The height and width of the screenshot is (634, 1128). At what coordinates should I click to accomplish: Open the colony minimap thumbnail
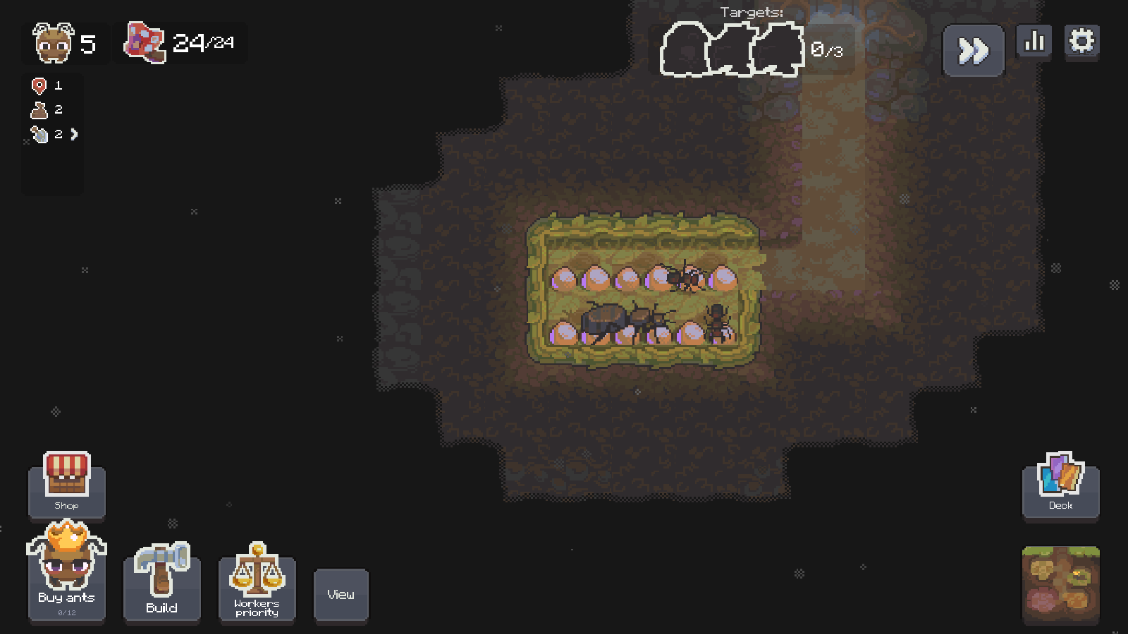pyautogui.click(x=1060, y=584)
